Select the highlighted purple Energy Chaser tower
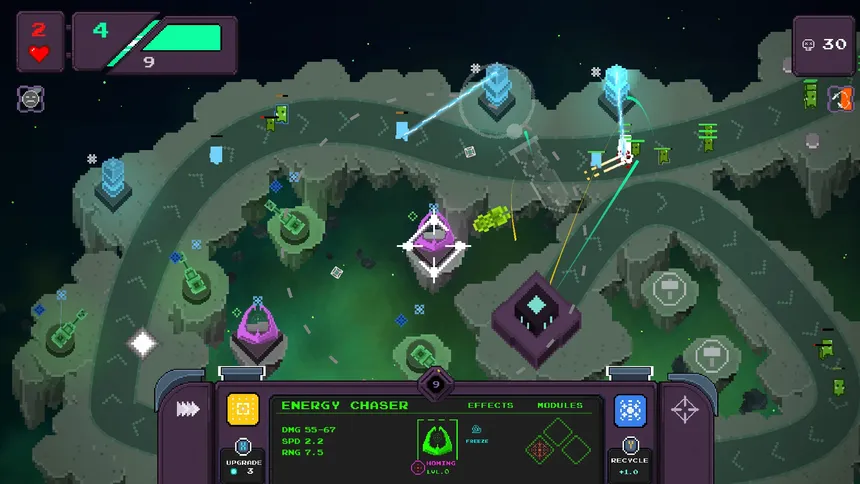Image resolution: width=860 pixels, height=484 pixels. coord(434,245)
